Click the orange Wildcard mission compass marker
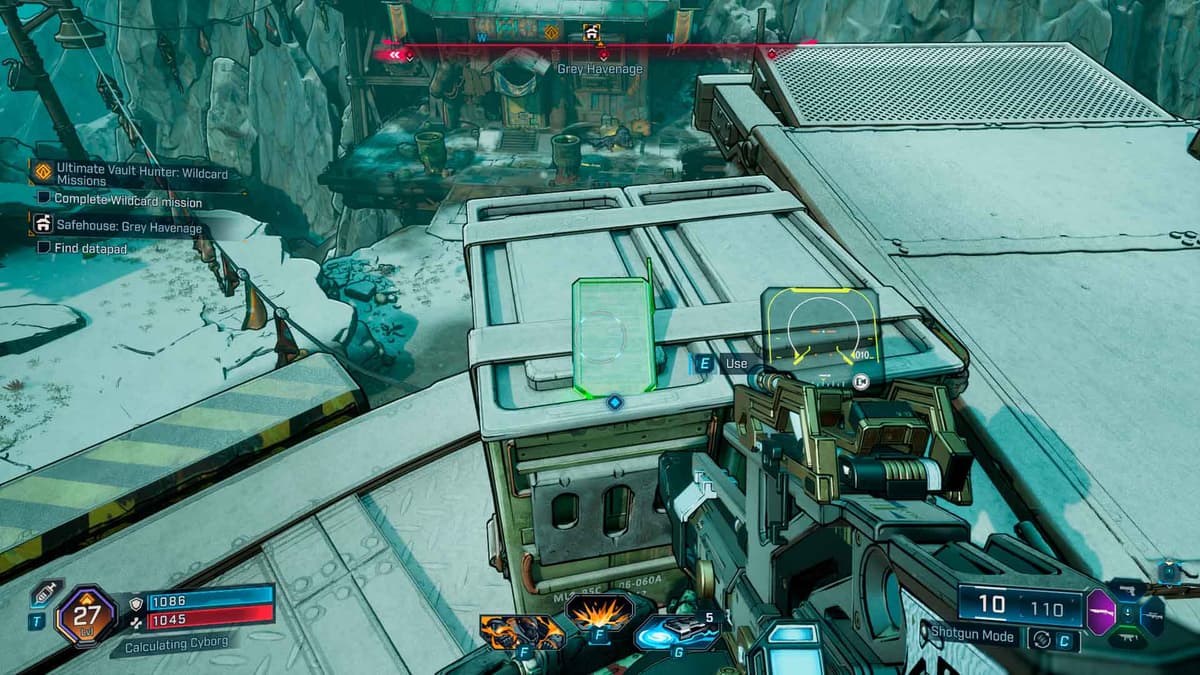Image resolution: width=1200 pixels, height=675 pixels. (551, 33)
